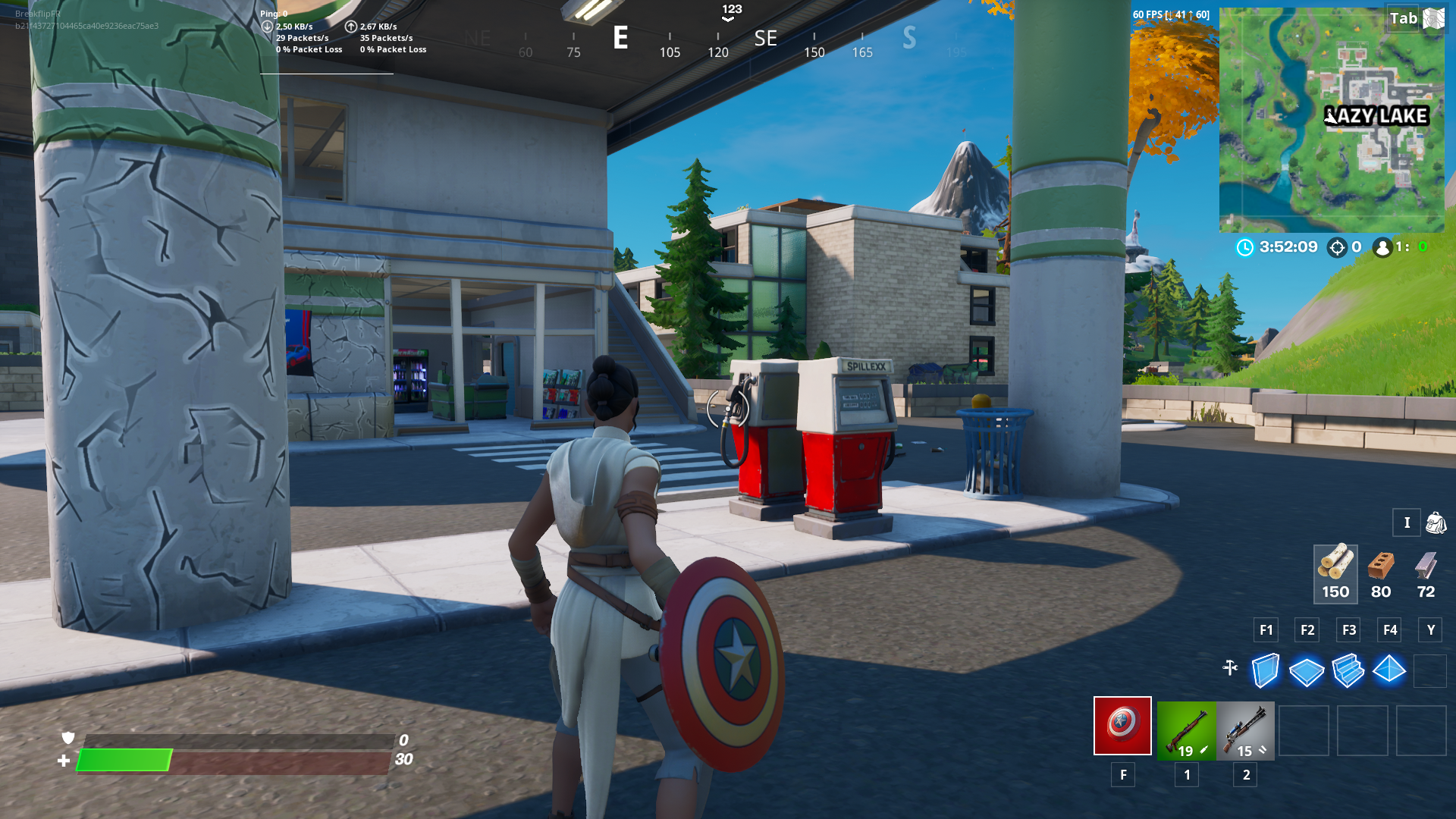Image resolution: width=1456 pixels, height=819 pixels.
Task: Open the Lazy Lake minimap
Action: click(1331, 120)
